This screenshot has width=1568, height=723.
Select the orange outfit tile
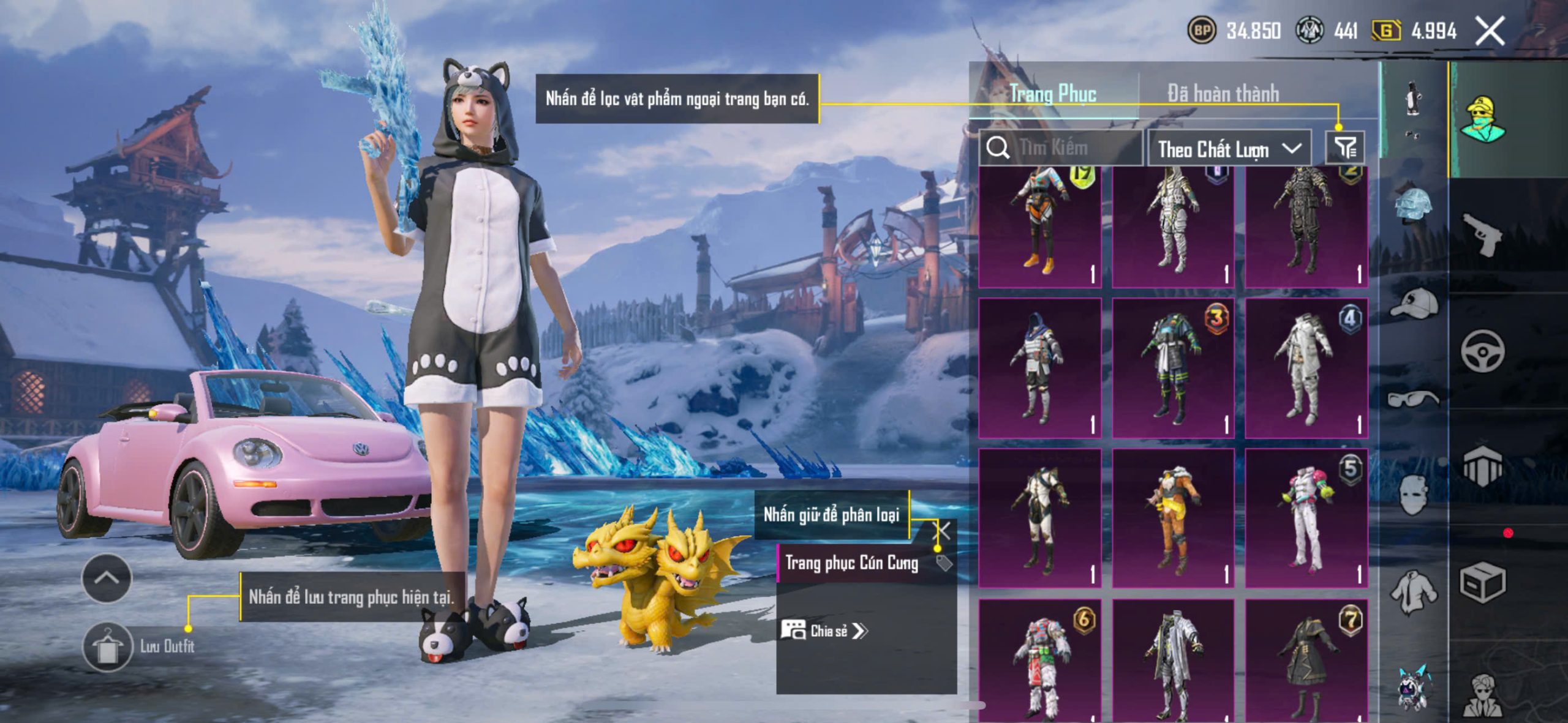pos(1172,518)
